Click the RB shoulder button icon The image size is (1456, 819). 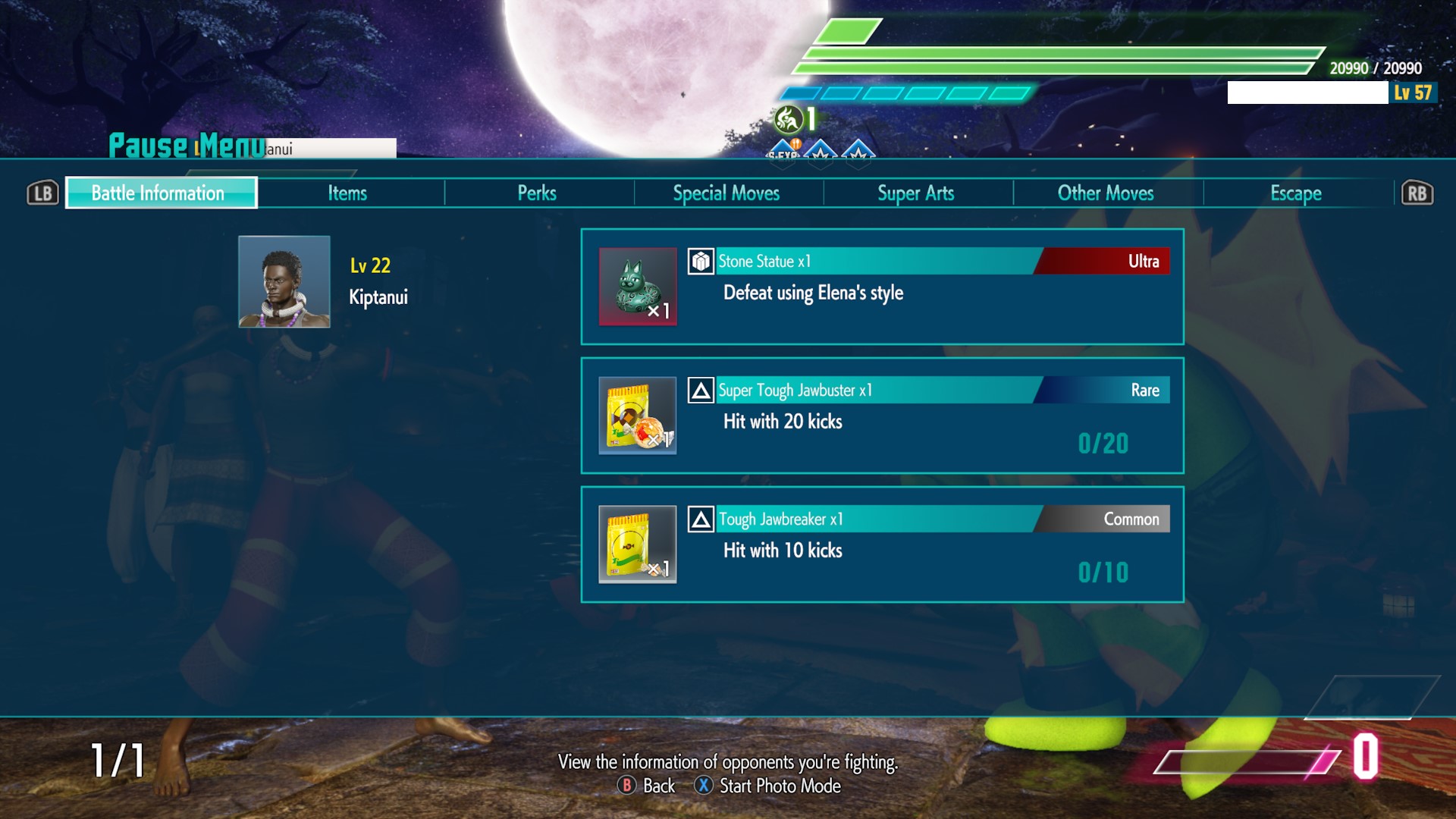click(x=1417, y=193)
